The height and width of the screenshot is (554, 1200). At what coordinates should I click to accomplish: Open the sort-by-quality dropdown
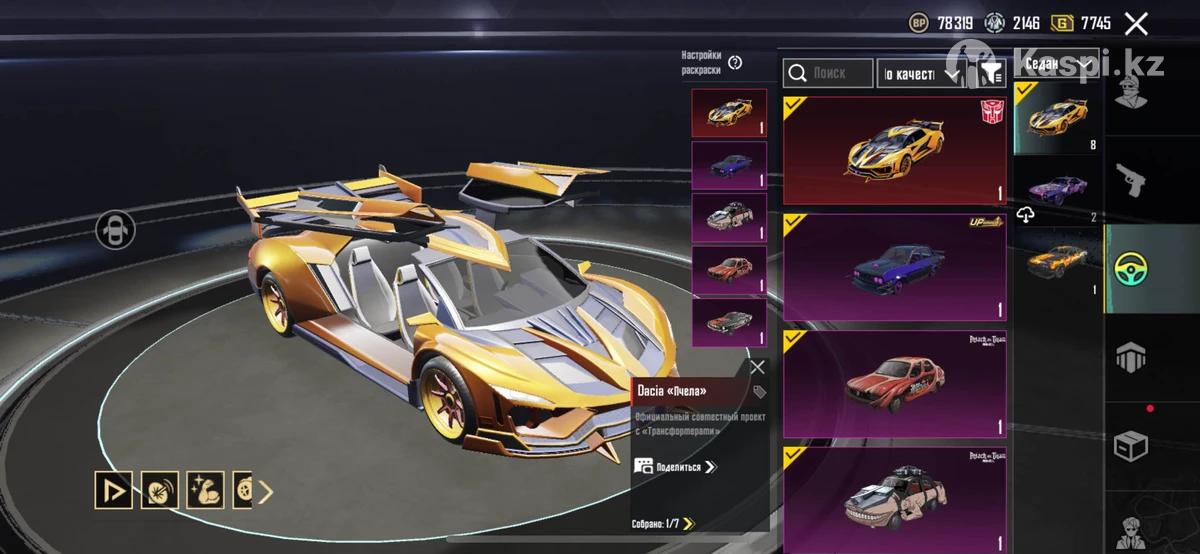[920, 73]
